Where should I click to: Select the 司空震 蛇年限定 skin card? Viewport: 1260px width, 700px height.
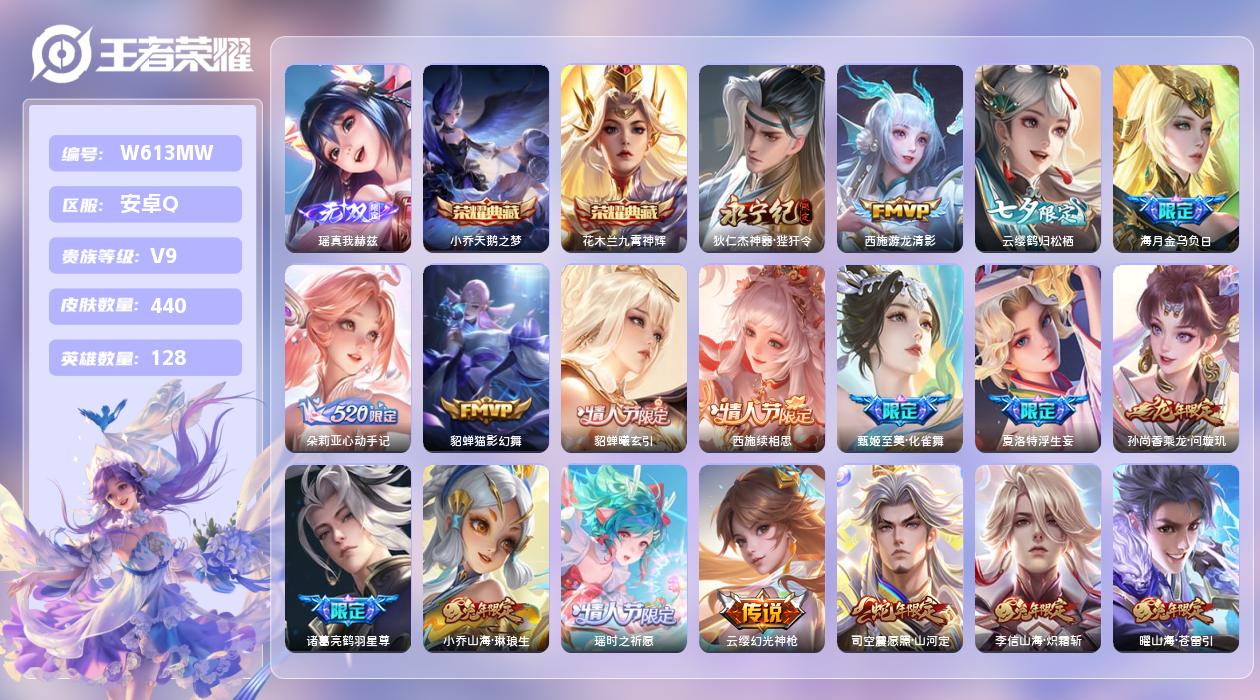(x=900, y=558)
